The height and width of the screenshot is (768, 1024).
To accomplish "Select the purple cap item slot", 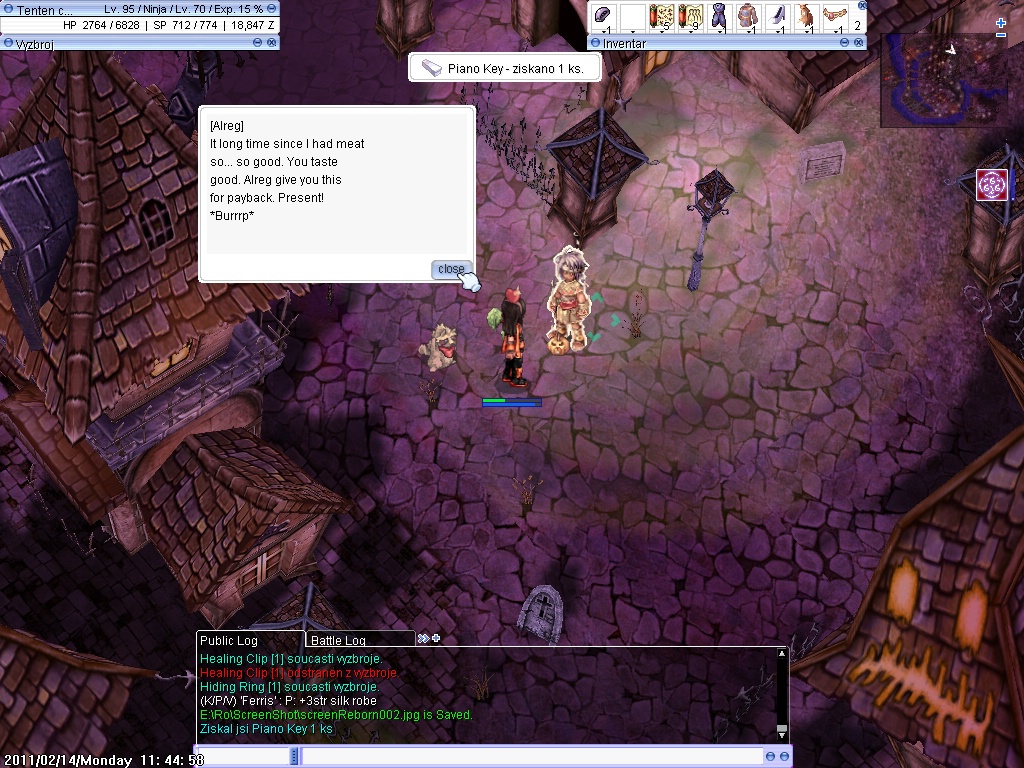I will click(x=602, y=17).
